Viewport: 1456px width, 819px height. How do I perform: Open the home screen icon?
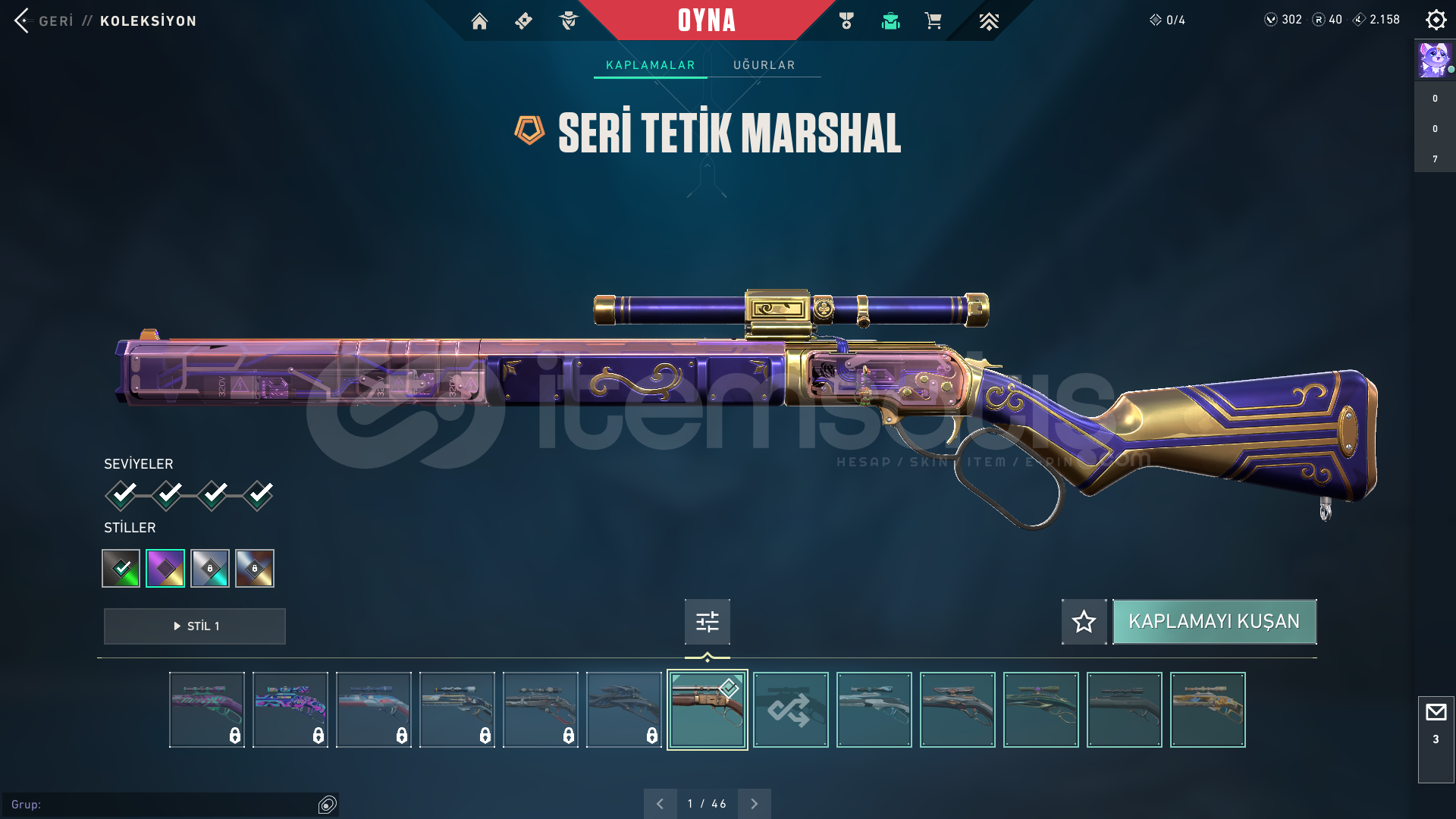[479, 21]
